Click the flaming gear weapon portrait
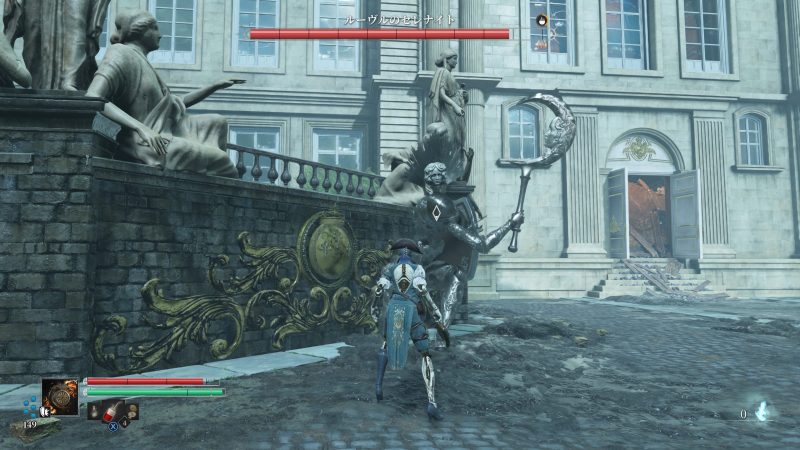The height and width of the screenshot is (450, 800). coord(60,397)
